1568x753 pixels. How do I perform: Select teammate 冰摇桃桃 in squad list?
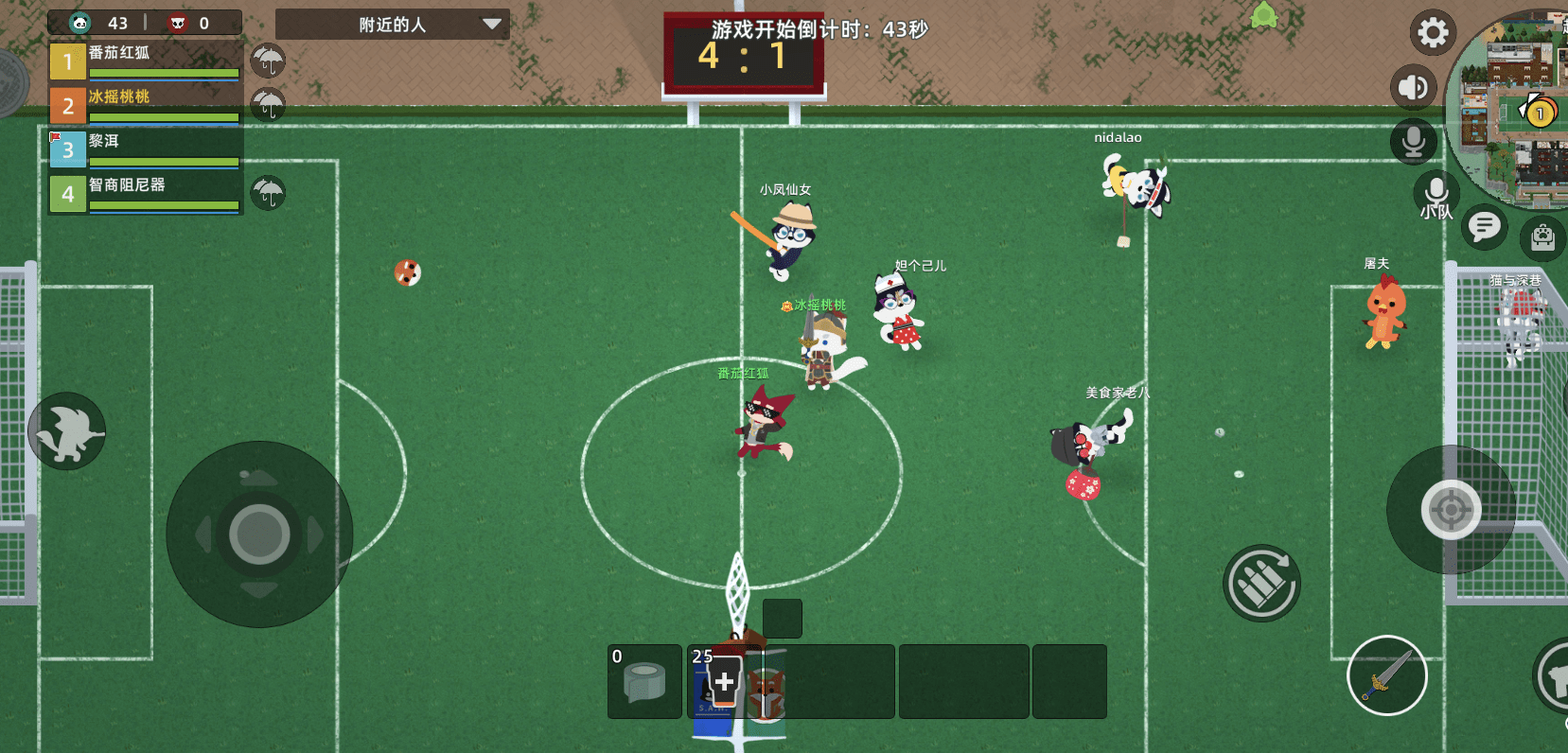coord(144,106)
